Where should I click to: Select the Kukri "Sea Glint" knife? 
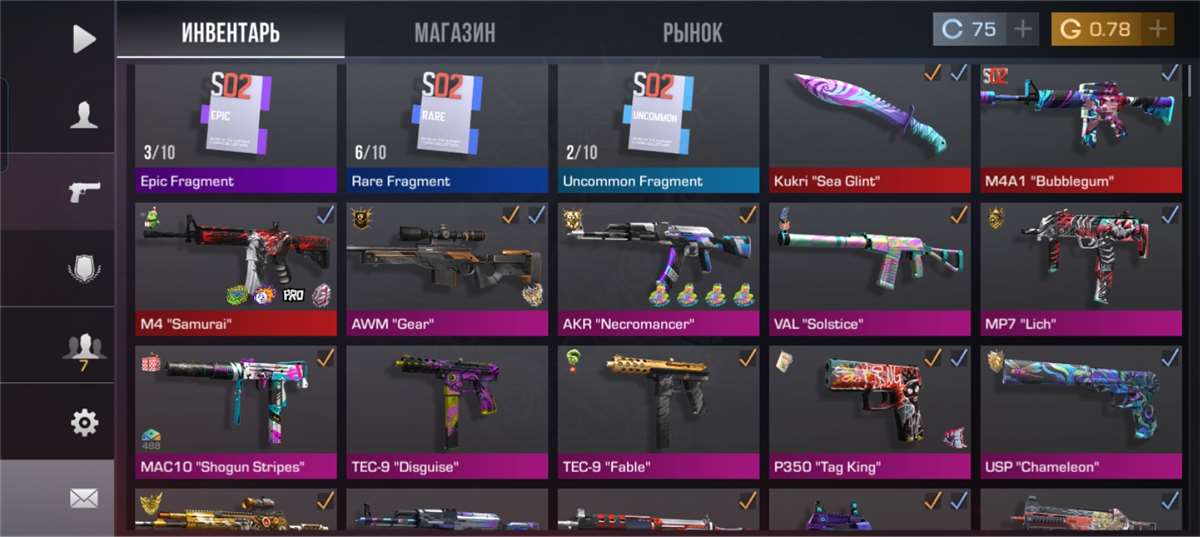870,127
